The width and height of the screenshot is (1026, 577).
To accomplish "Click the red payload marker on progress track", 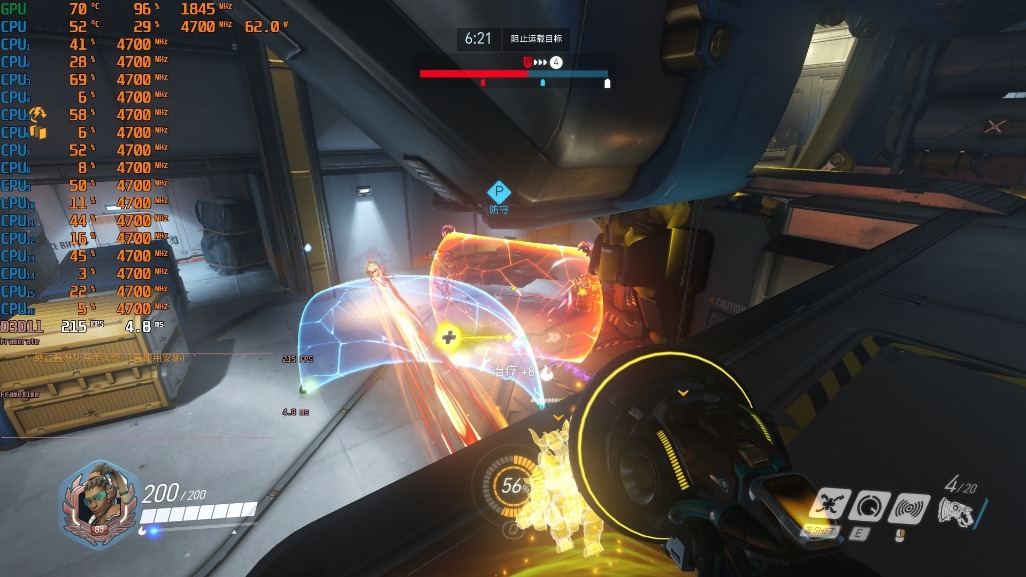I will [528, 62].
